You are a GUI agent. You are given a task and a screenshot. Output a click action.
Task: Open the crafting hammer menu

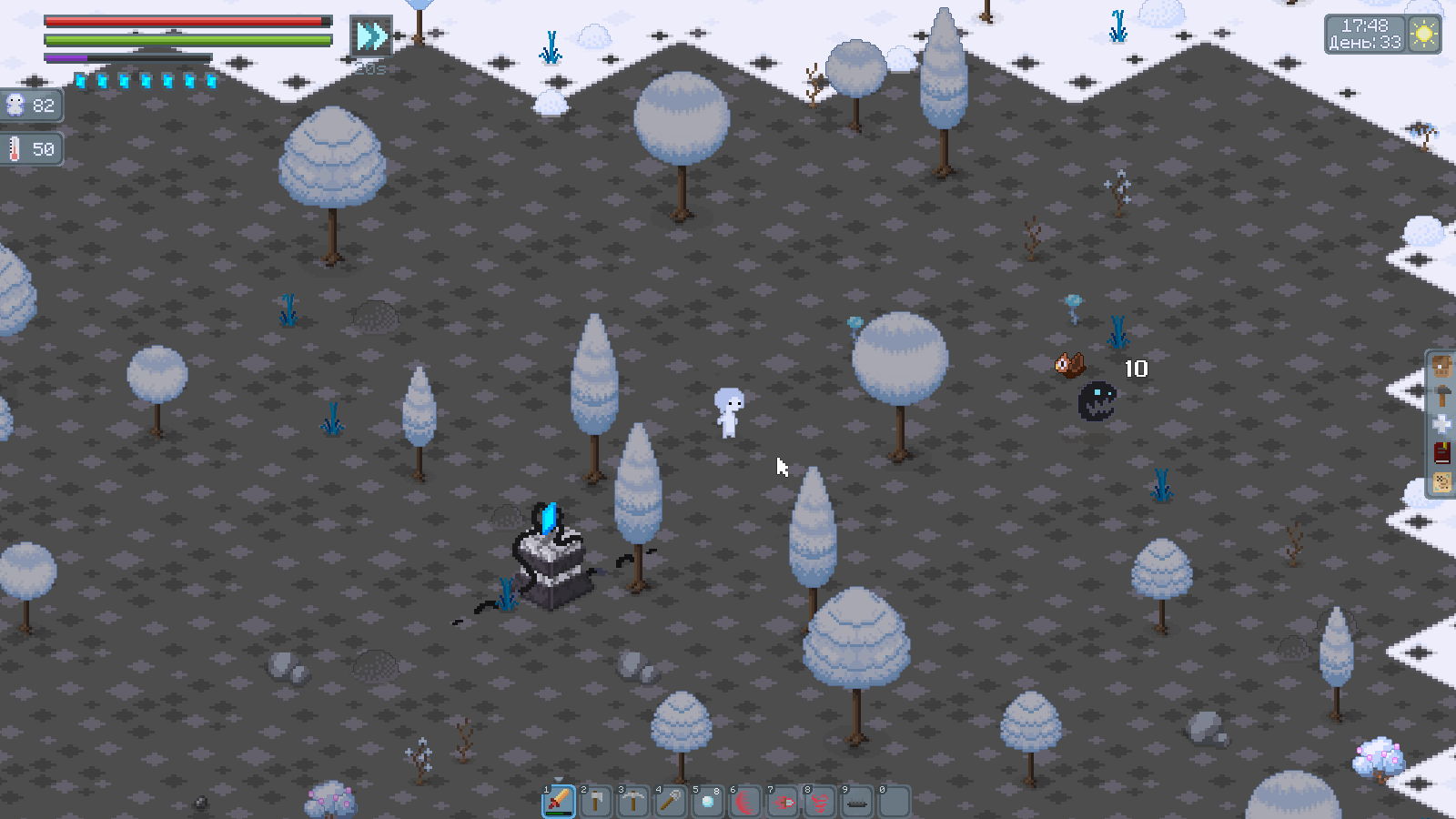[1442, 396]
